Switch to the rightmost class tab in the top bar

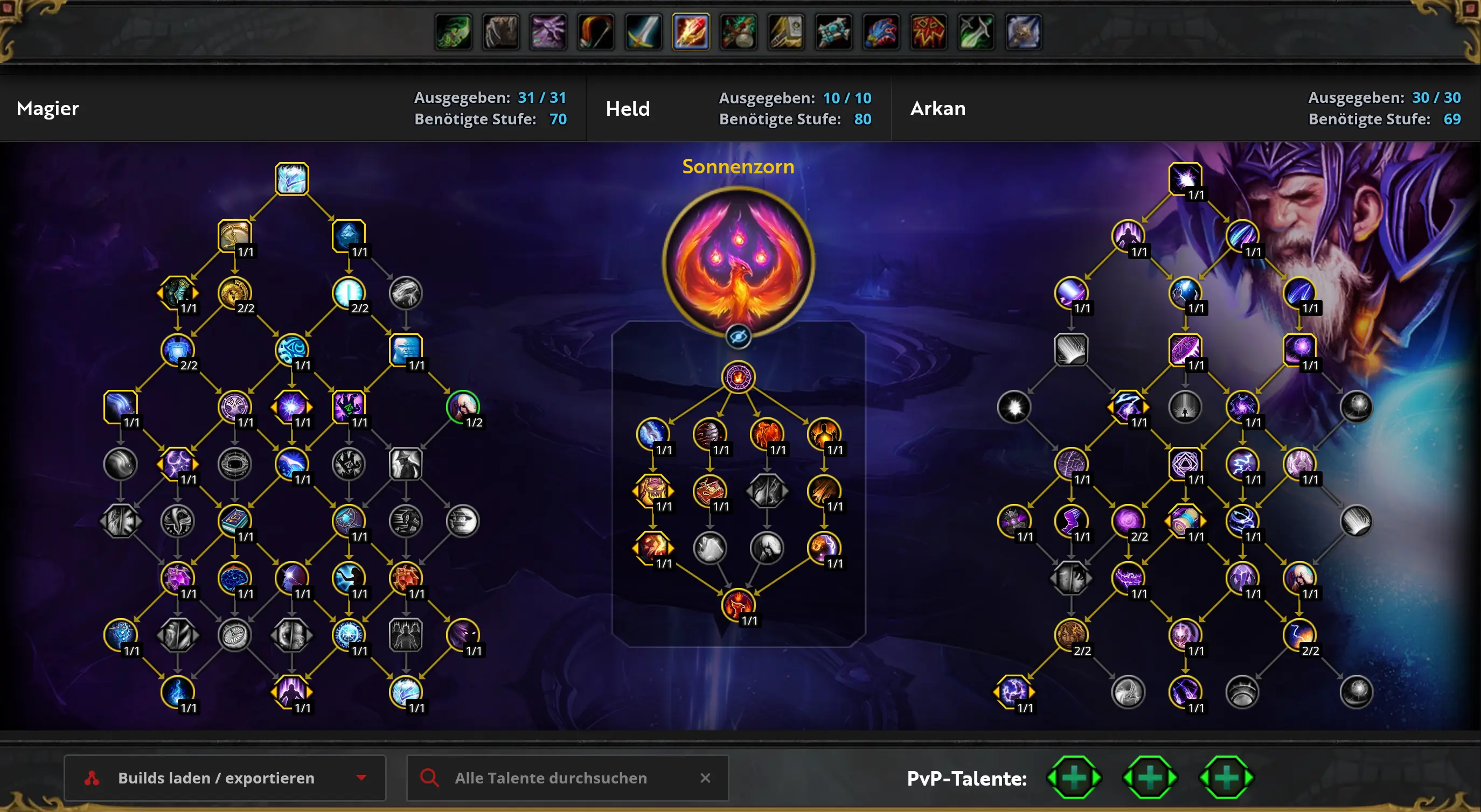[1024, 33]
